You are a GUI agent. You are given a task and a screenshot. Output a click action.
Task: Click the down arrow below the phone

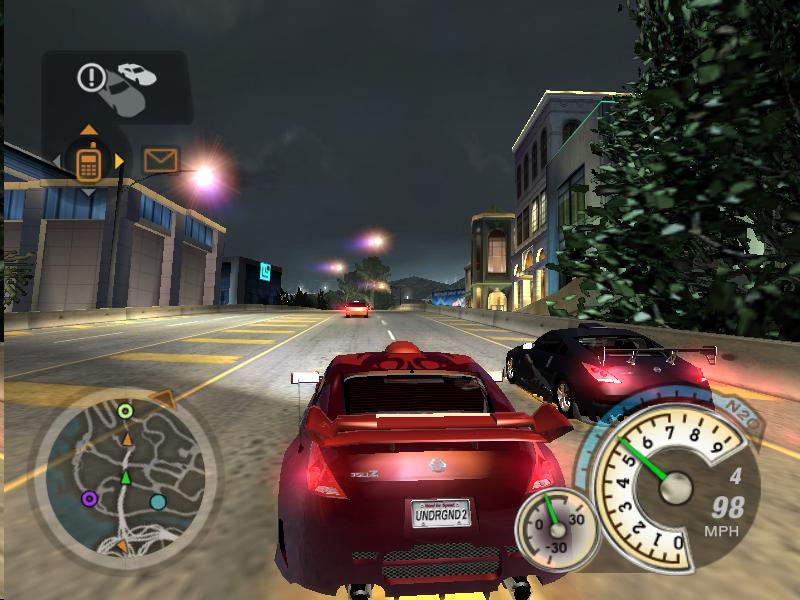click(88, 191)
